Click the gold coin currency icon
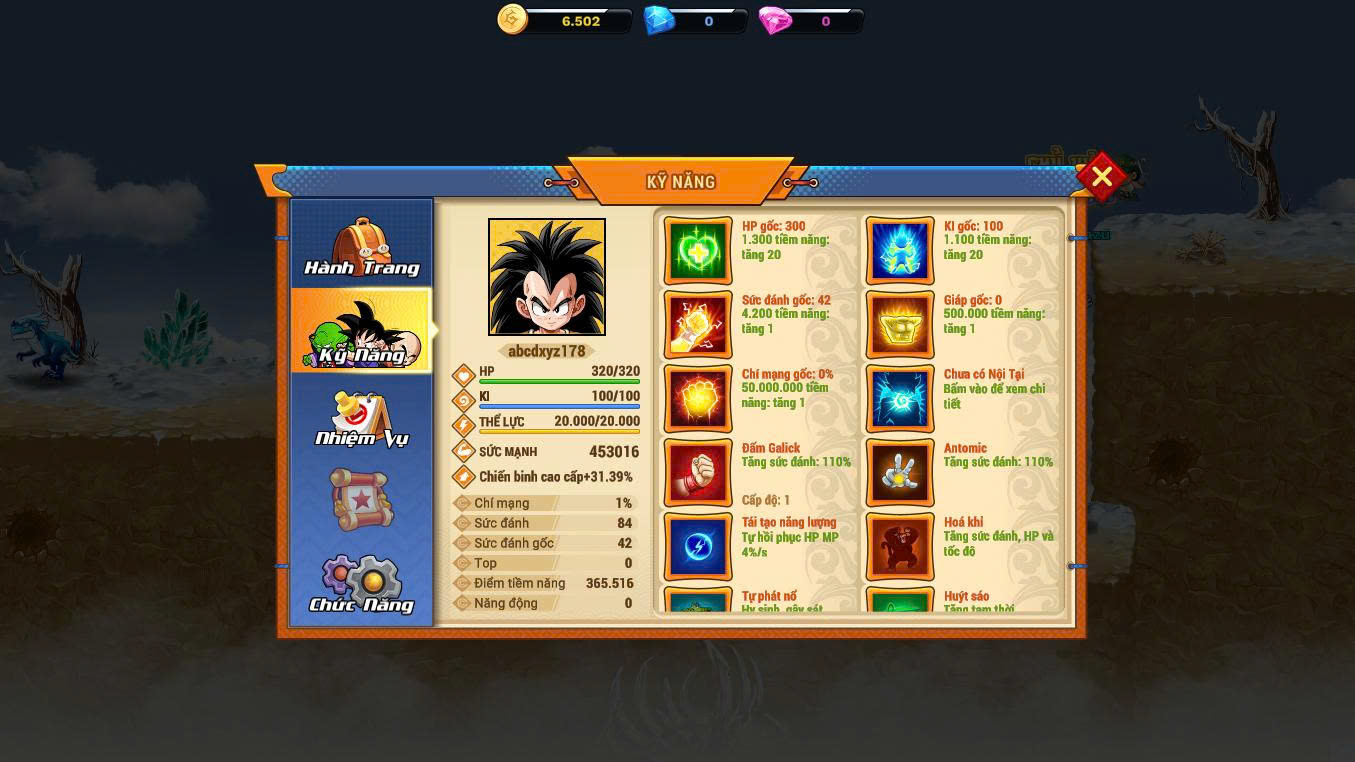Viewport: 1355px width, 762px height. click(x=512, y=19)
